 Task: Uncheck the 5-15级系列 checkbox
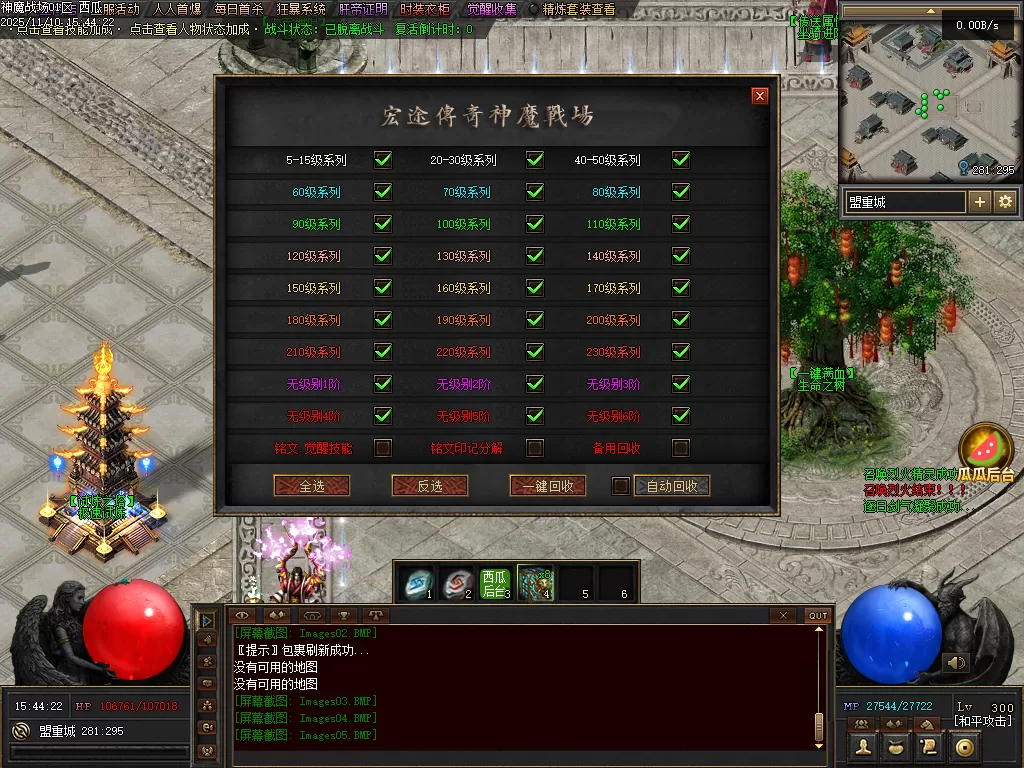click(x=382, y=160)
